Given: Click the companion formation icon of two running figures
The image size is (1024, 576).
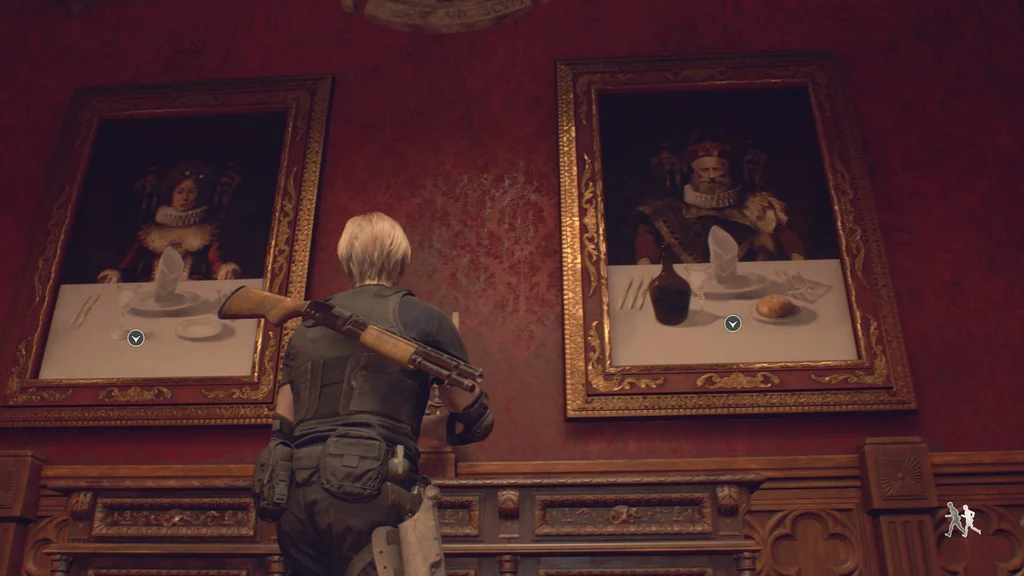Looking at the screenshot, I should coord(962,520).
